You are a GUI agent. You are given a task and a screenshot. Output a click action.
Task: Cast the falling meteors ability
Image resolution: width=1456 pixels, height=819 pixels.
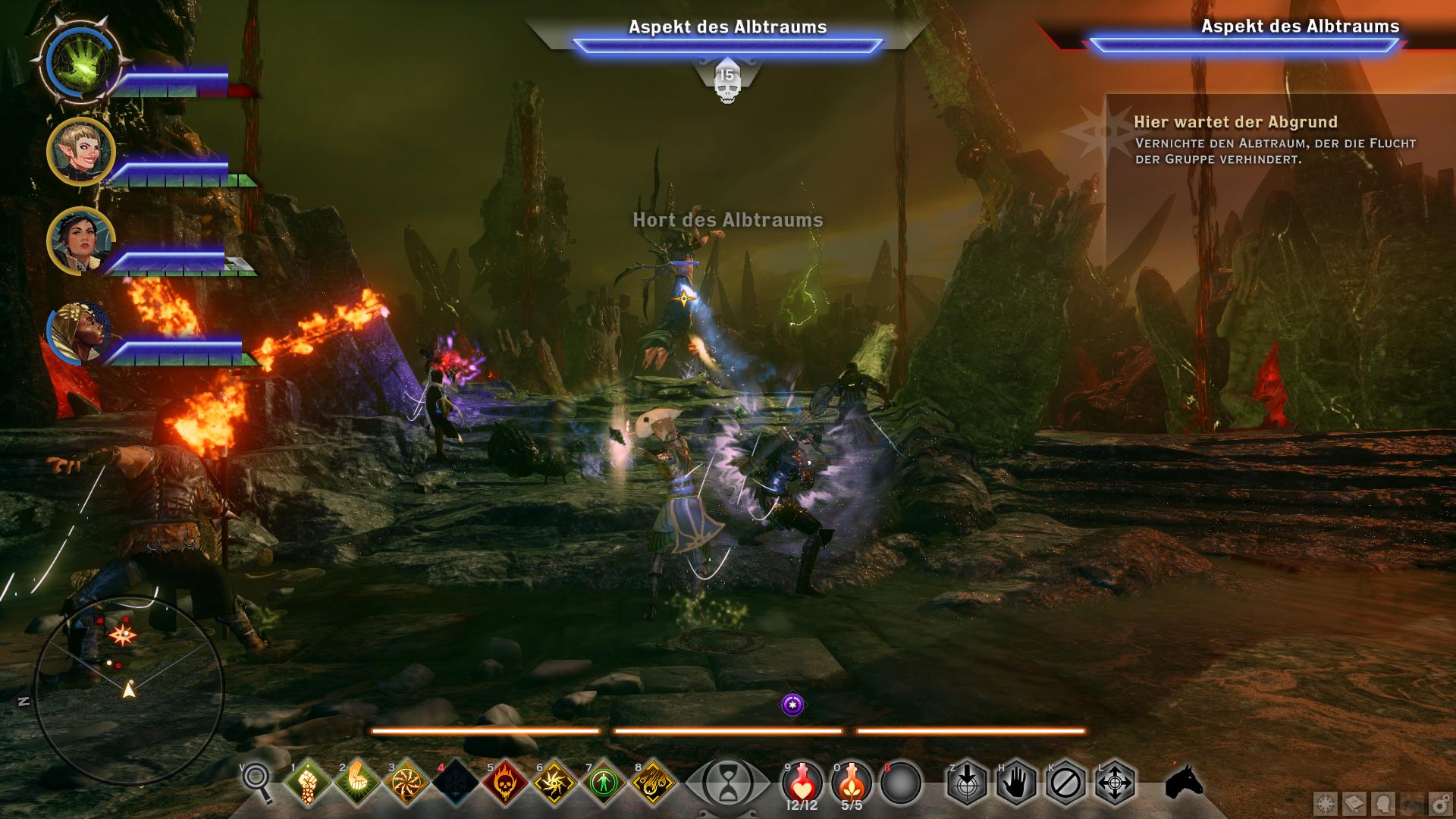pos(653,781)
